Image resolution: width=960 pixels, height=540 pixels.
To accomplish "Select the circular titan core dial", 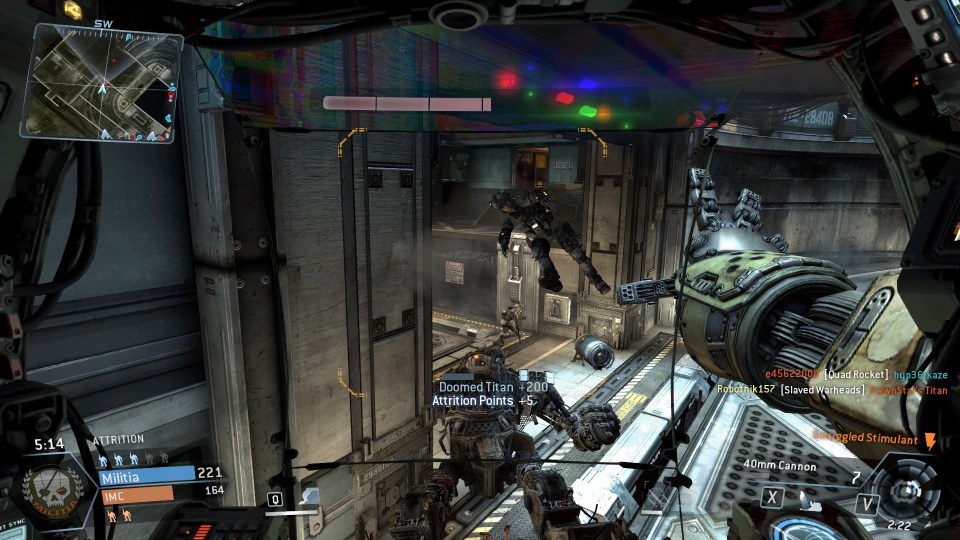I will (x=908, y=489).
